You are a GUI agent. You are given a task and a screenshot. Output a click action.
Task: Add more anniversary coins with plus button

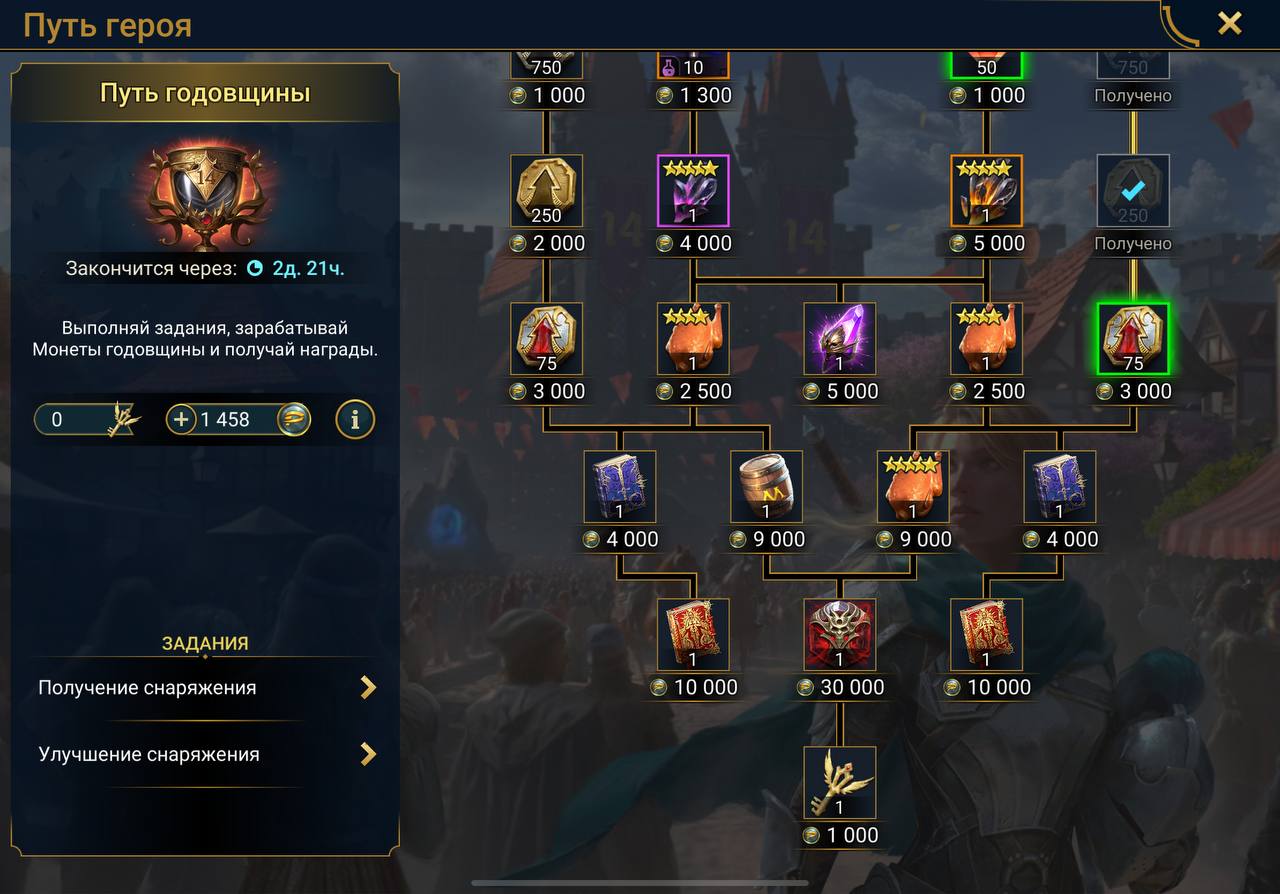[x=181, y=420]
